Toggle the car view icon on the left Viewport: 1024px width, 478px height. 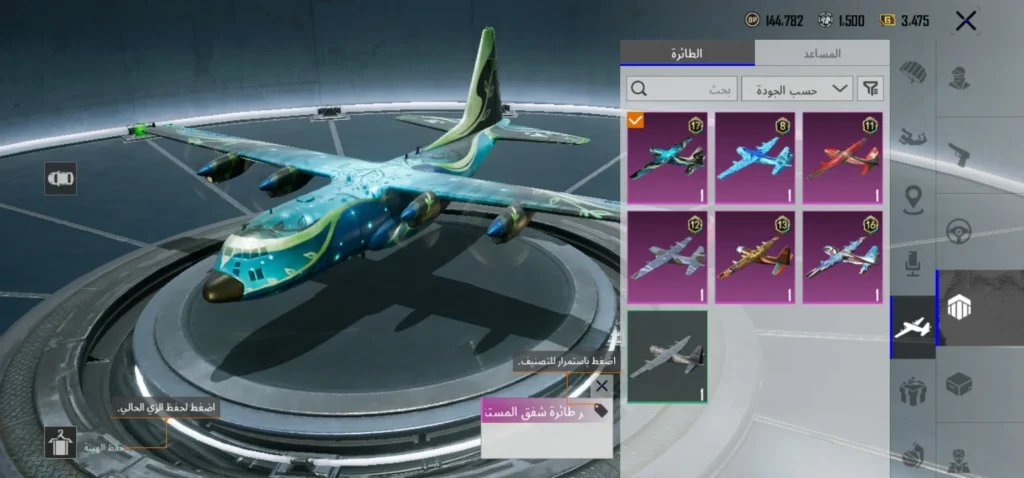(61, 179)
